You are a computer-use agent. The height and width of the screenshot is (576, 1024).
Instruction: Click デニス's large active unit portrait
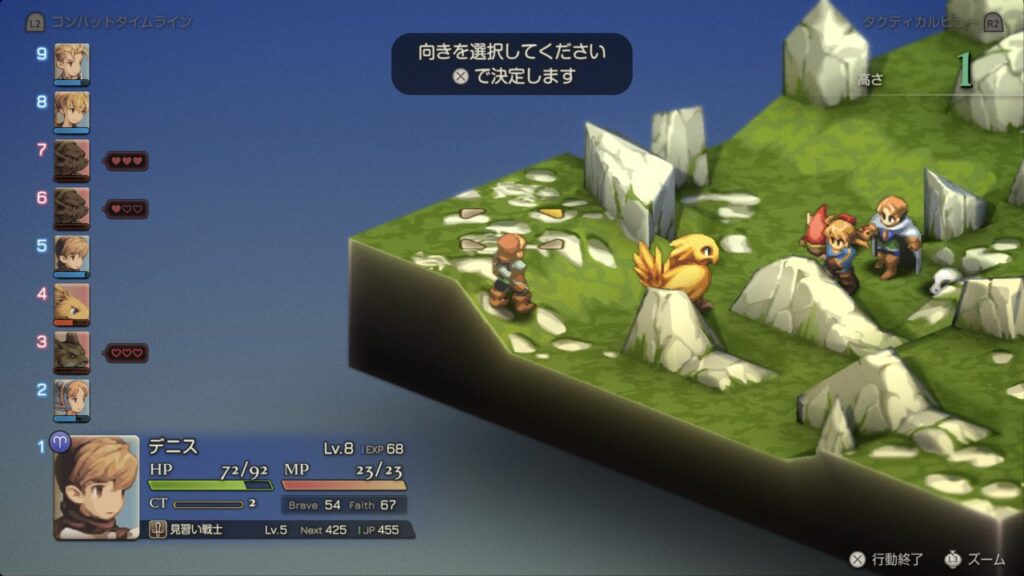coord(96,487)
